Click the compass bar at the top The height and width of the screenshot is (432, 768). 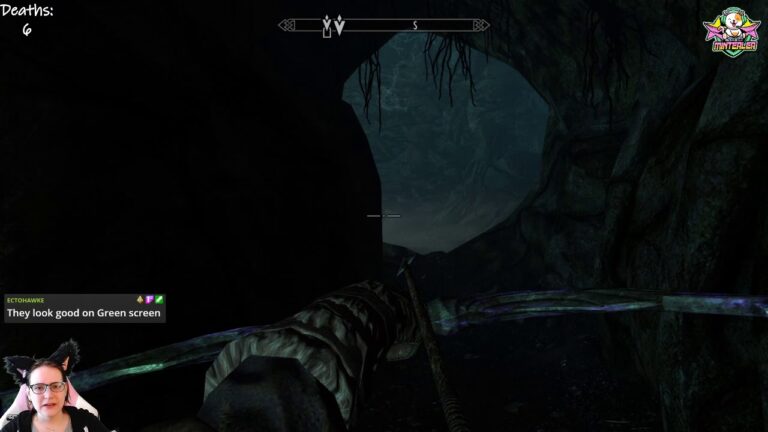(x=384, y=26)
